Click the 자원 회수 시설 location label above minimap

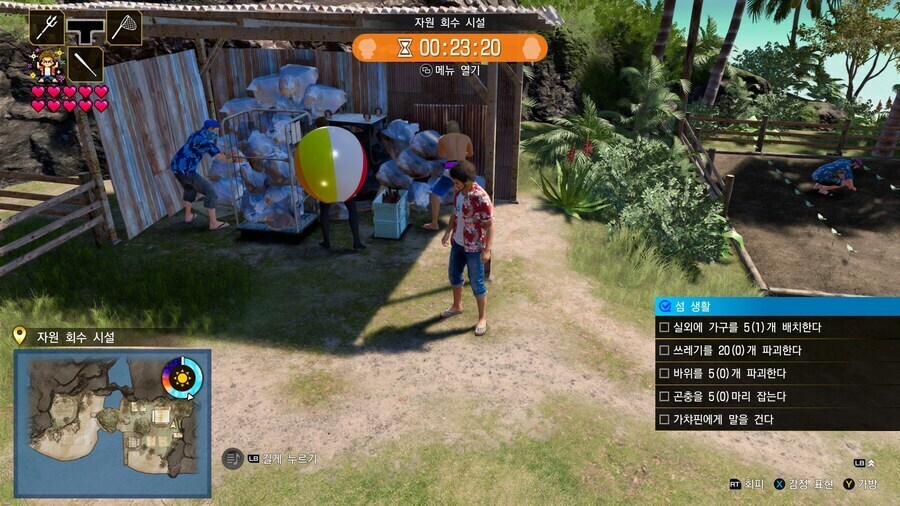75,337
